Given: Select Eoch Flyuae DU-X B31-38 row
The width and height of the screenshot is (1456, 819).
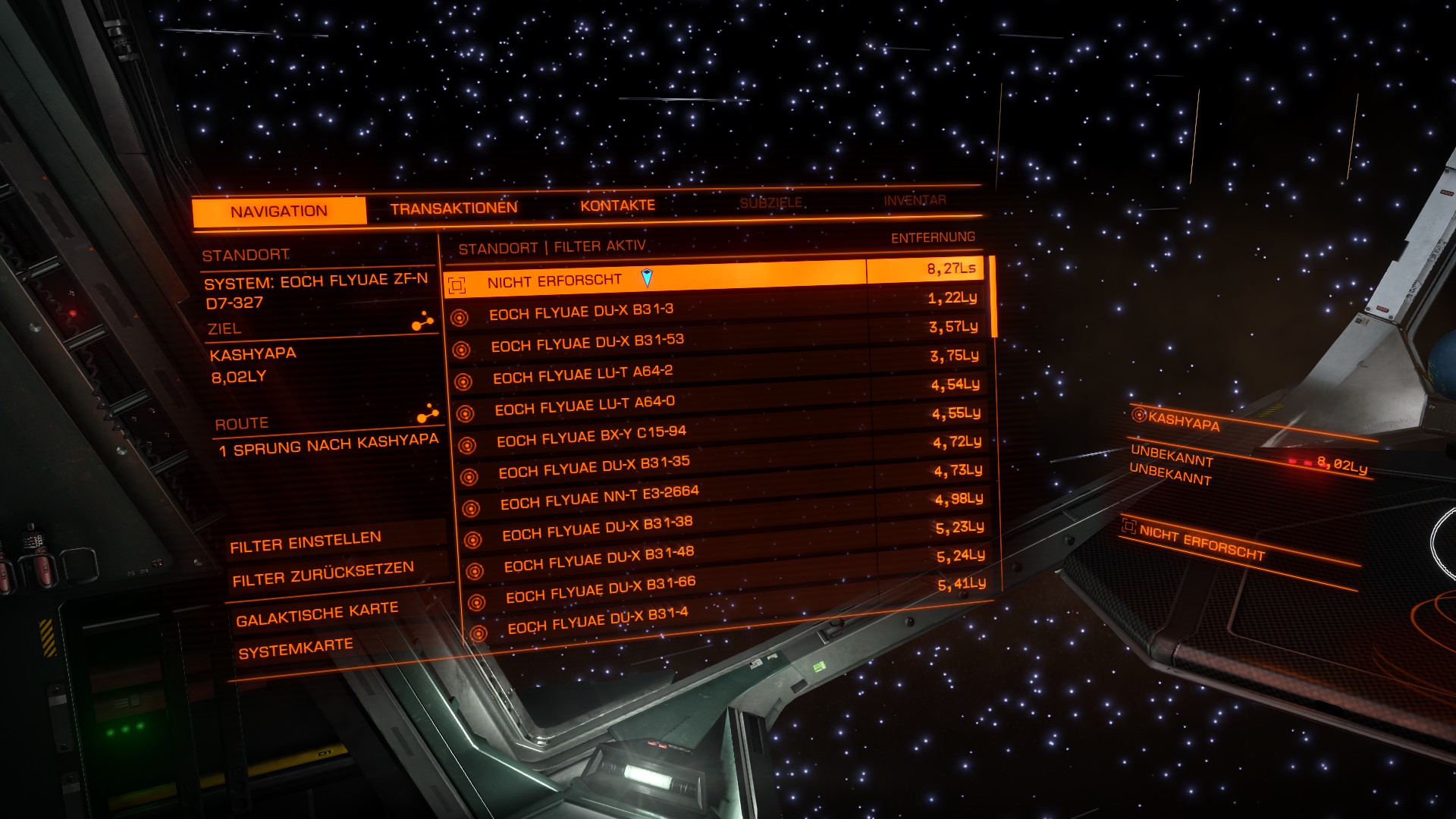Looking at the screenshot, I should click(x=598, y=528).
